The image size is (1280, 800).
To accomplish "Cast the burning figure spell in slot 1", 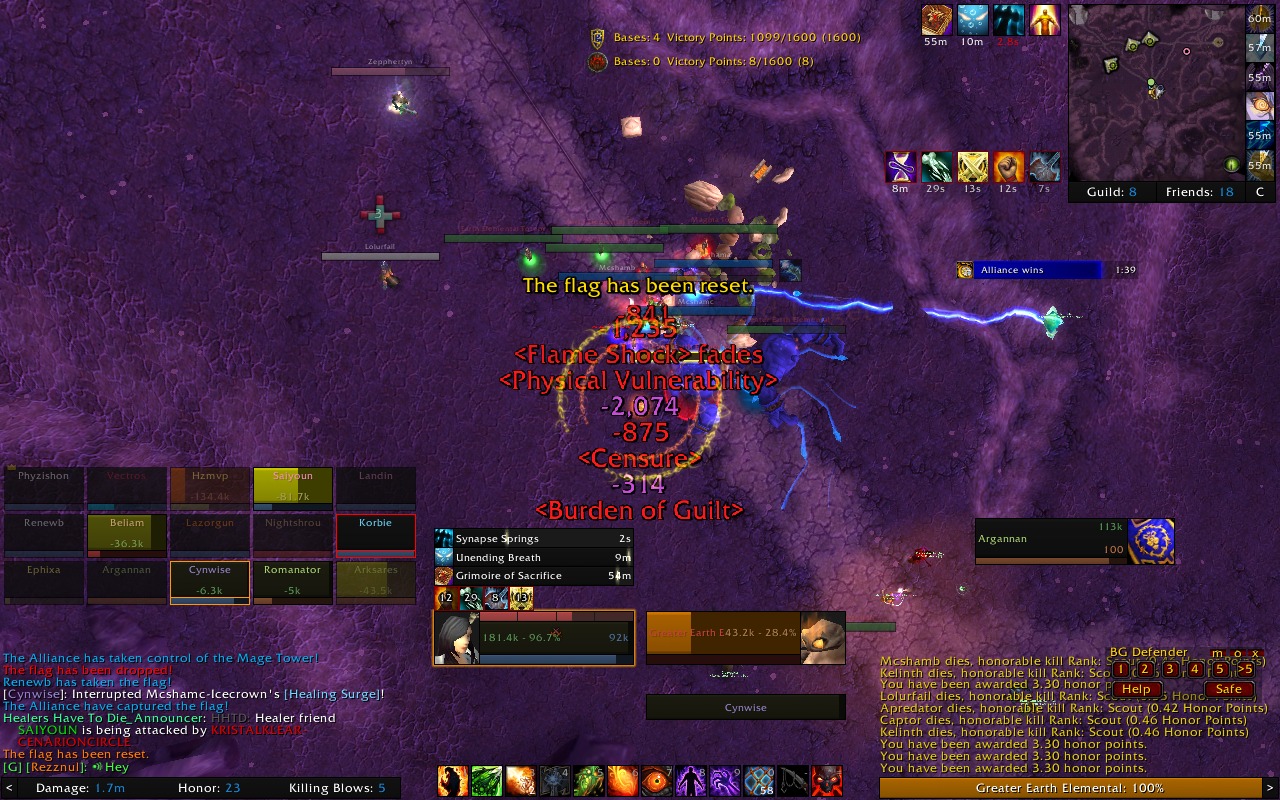I will (x=453, y=781).
